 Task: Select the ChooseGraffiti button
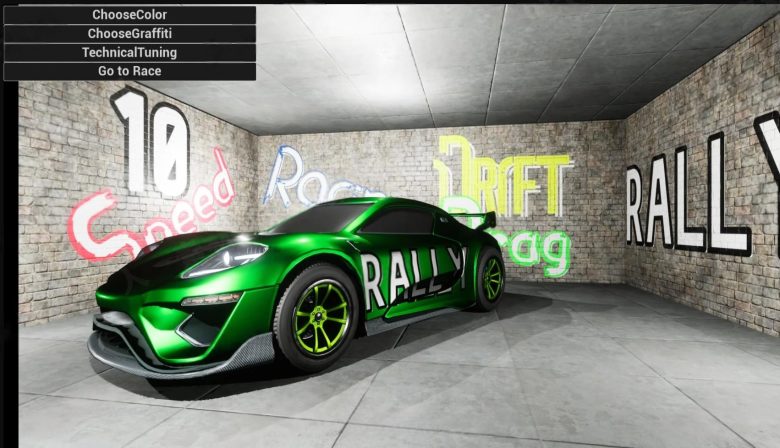point(130,34)
